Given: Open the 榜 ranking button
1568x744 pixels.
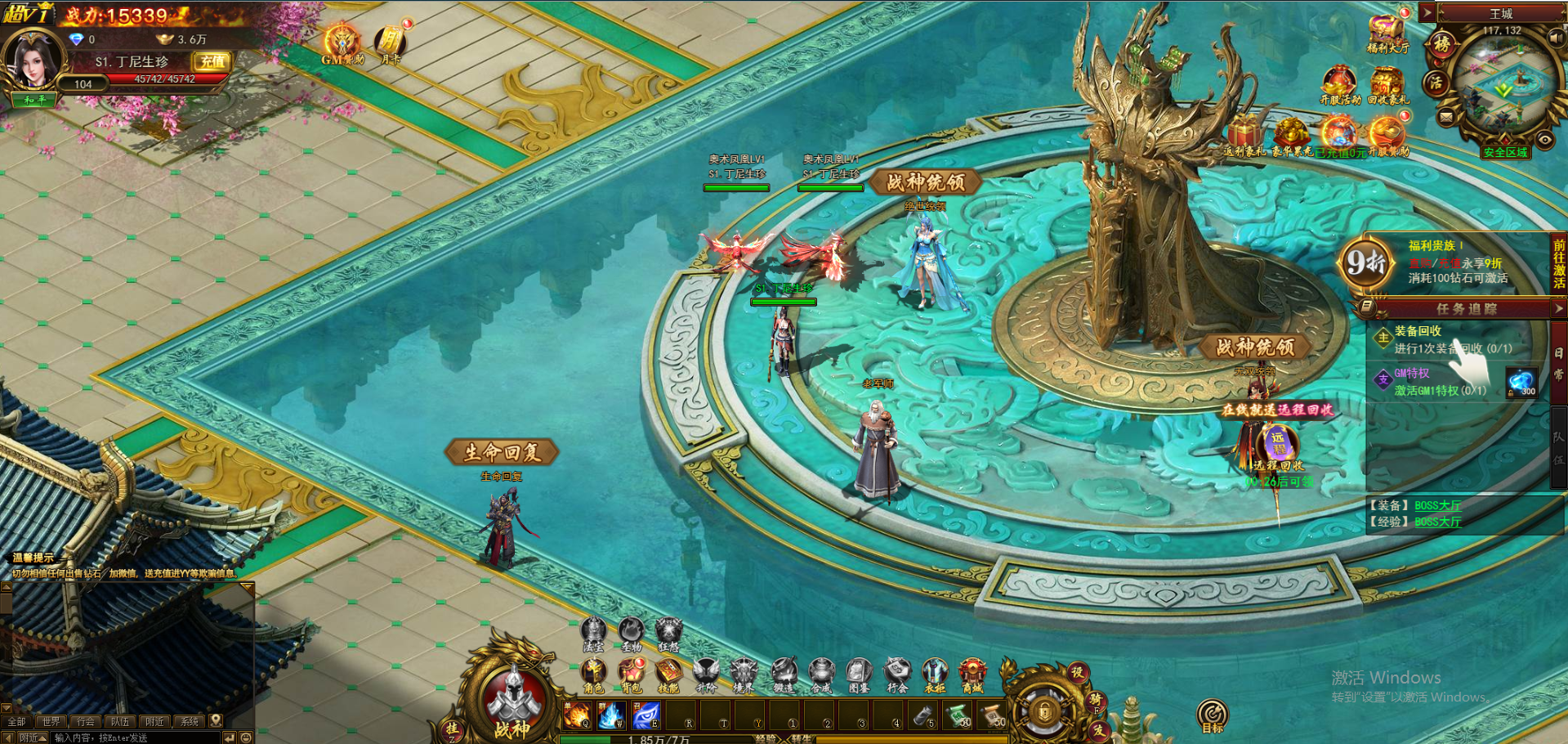Looking at the screenshot, I should click(x=1441, y=44).
